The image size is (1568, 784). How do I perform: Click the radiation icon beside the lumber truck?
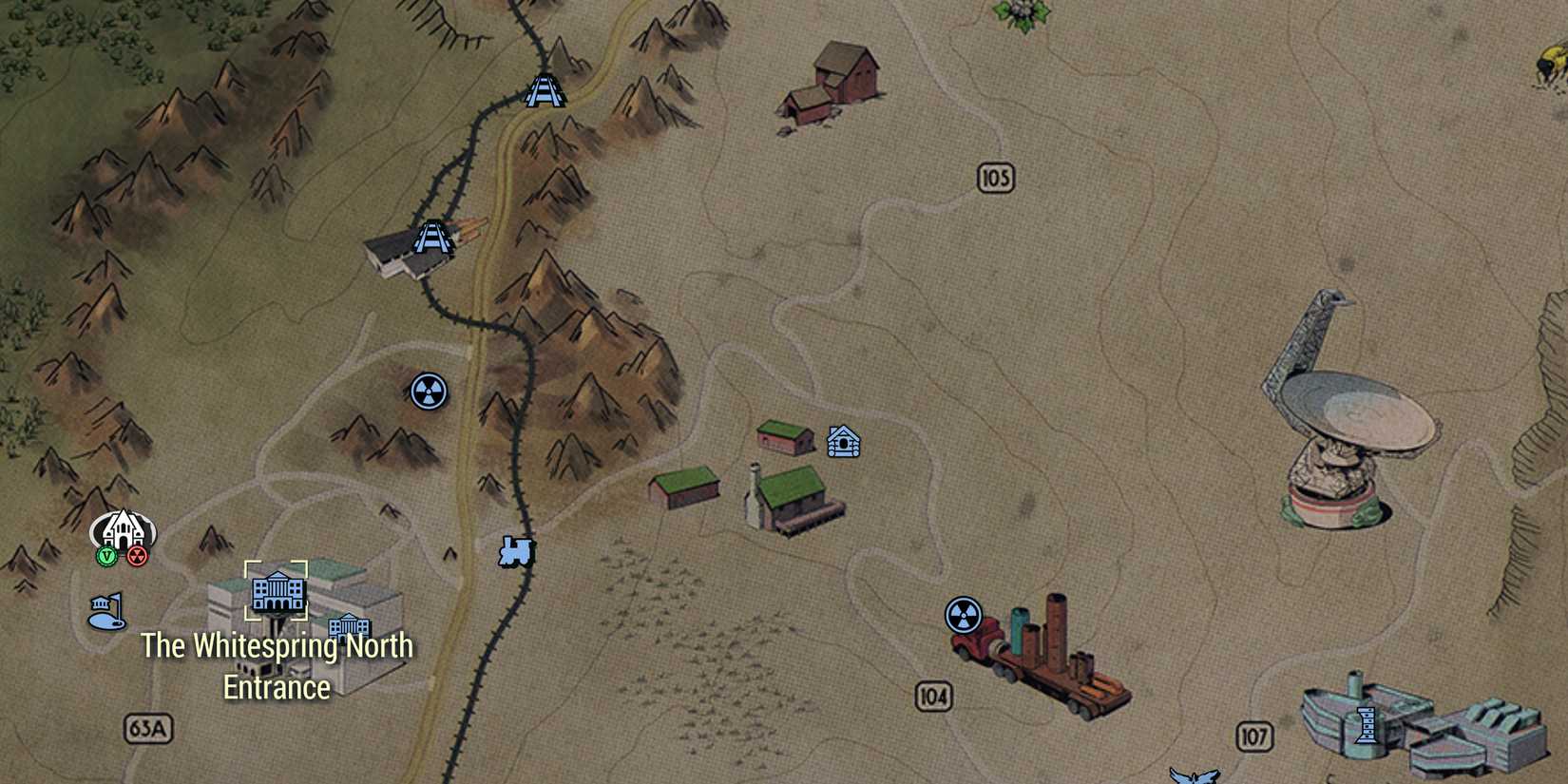pos(965,613)
